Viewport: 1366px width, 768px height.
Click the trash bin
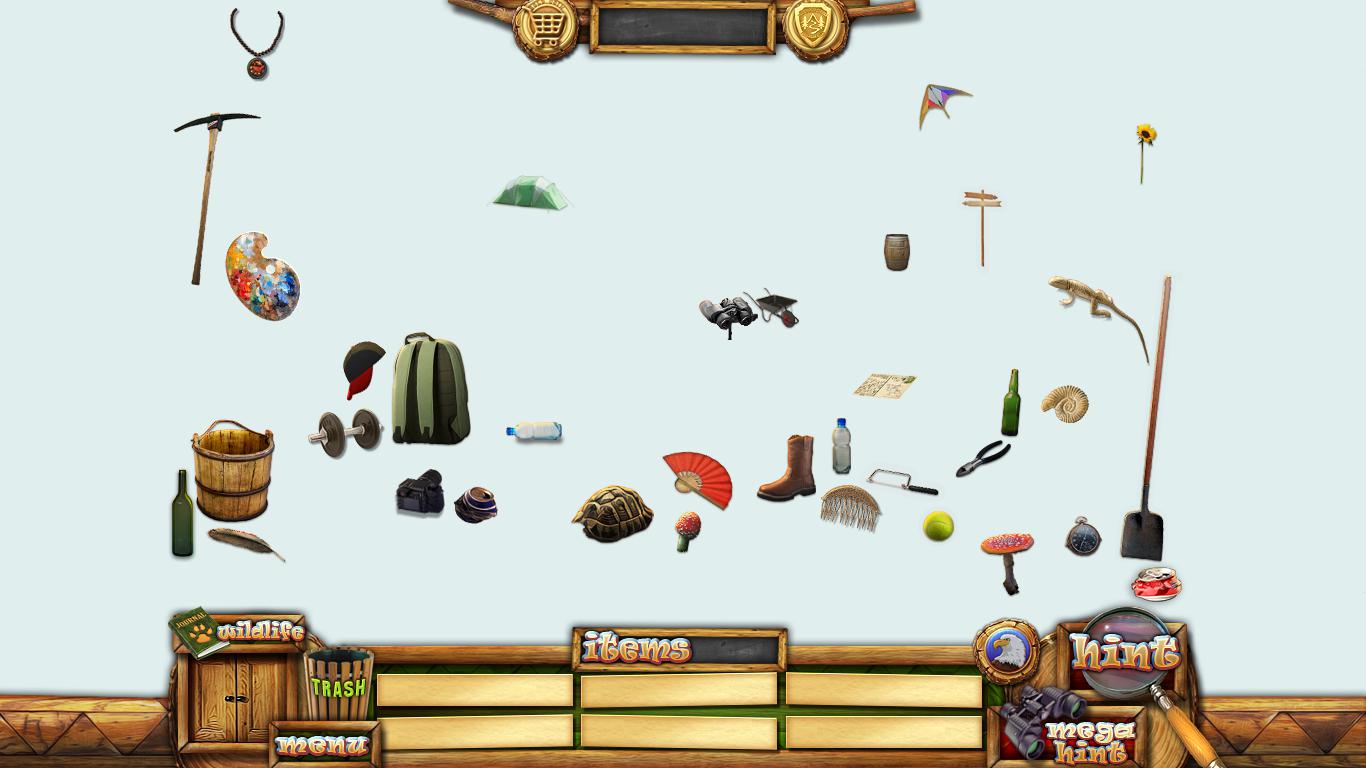point(338,683)
